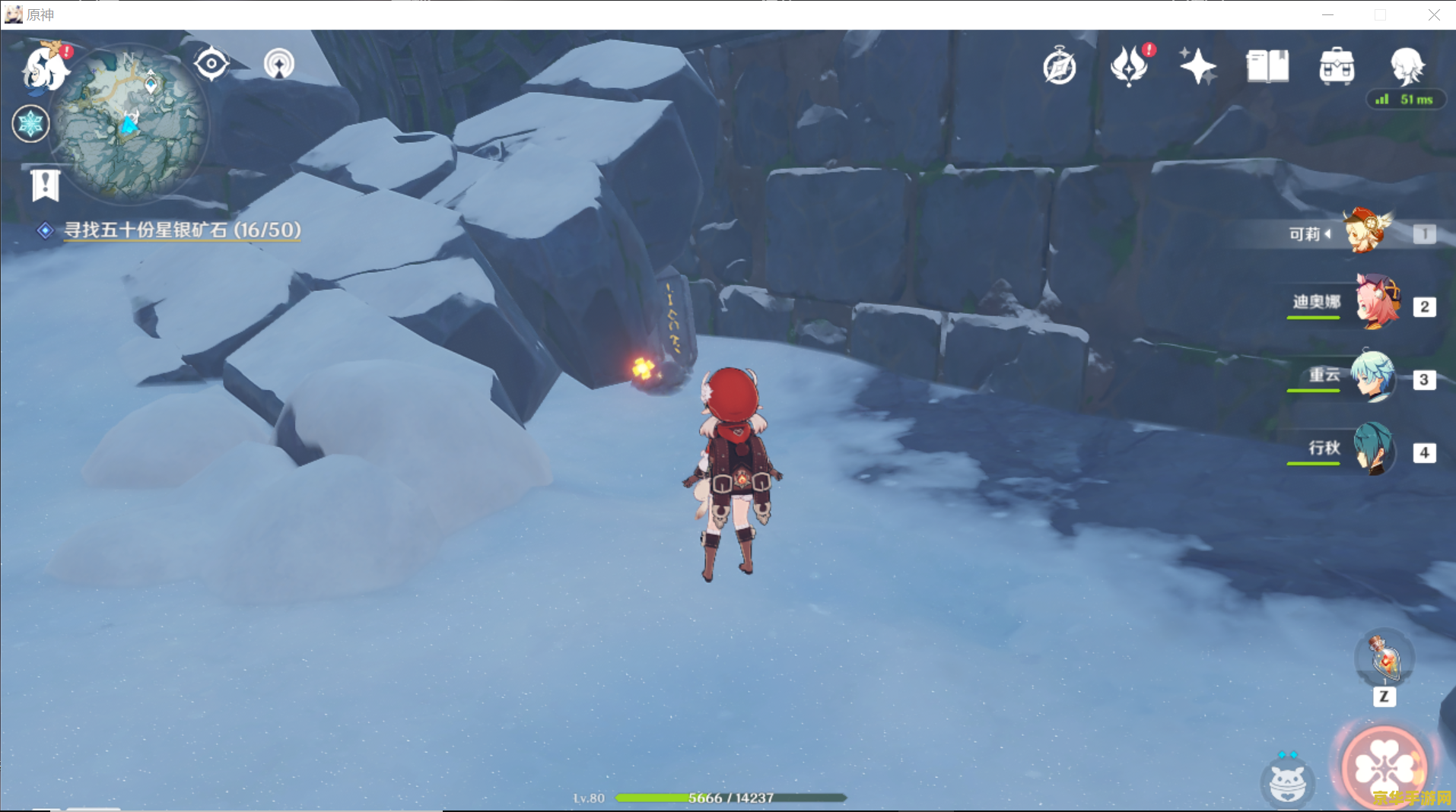Image resolution: width=1456 pixels, height=812 pixels.
Task: Select the Starsilver ore quest tracker
Action: (182, 230)
